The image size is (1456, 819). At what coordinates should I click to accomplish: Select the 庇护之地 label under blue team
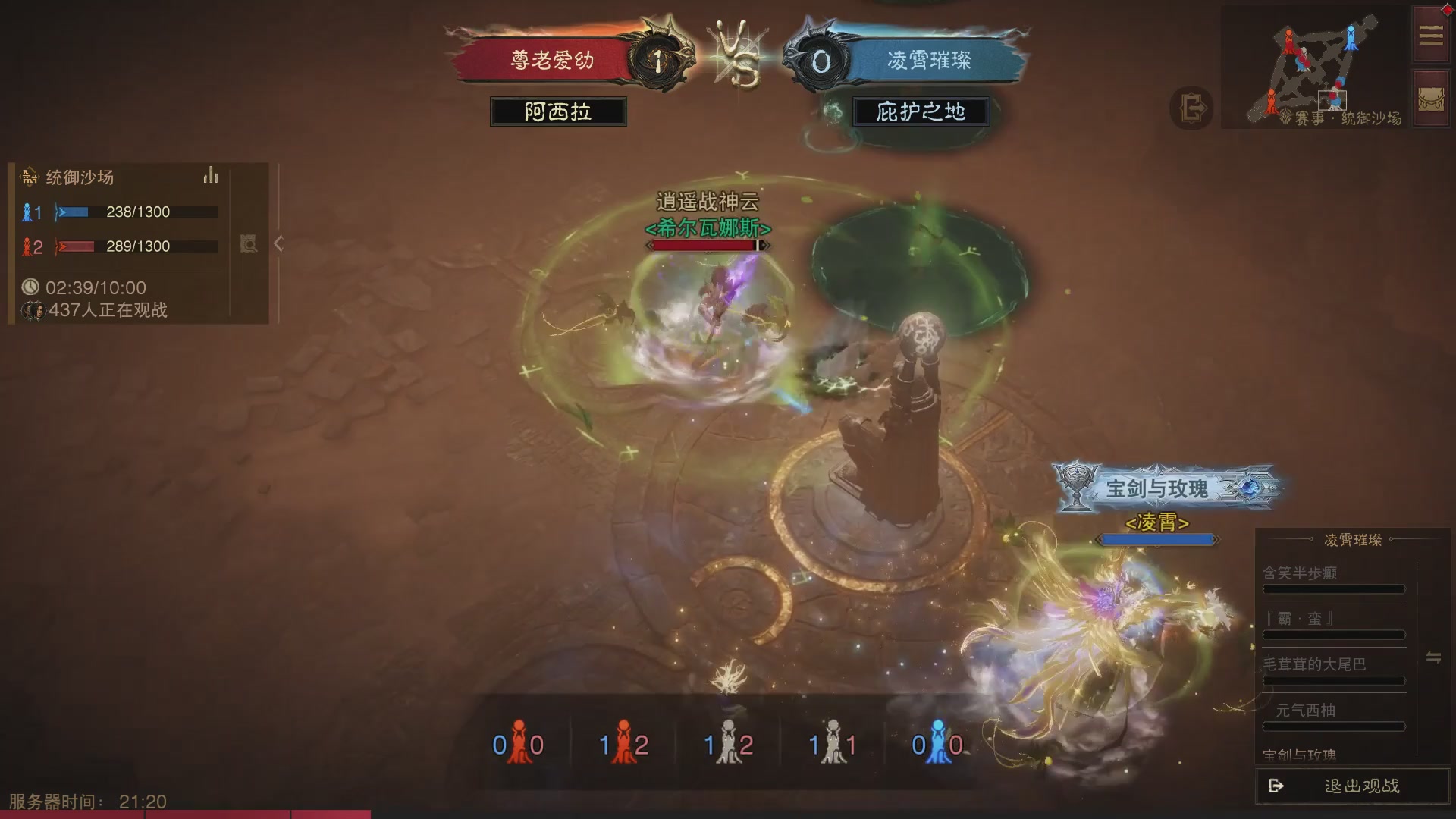(920, 112)
